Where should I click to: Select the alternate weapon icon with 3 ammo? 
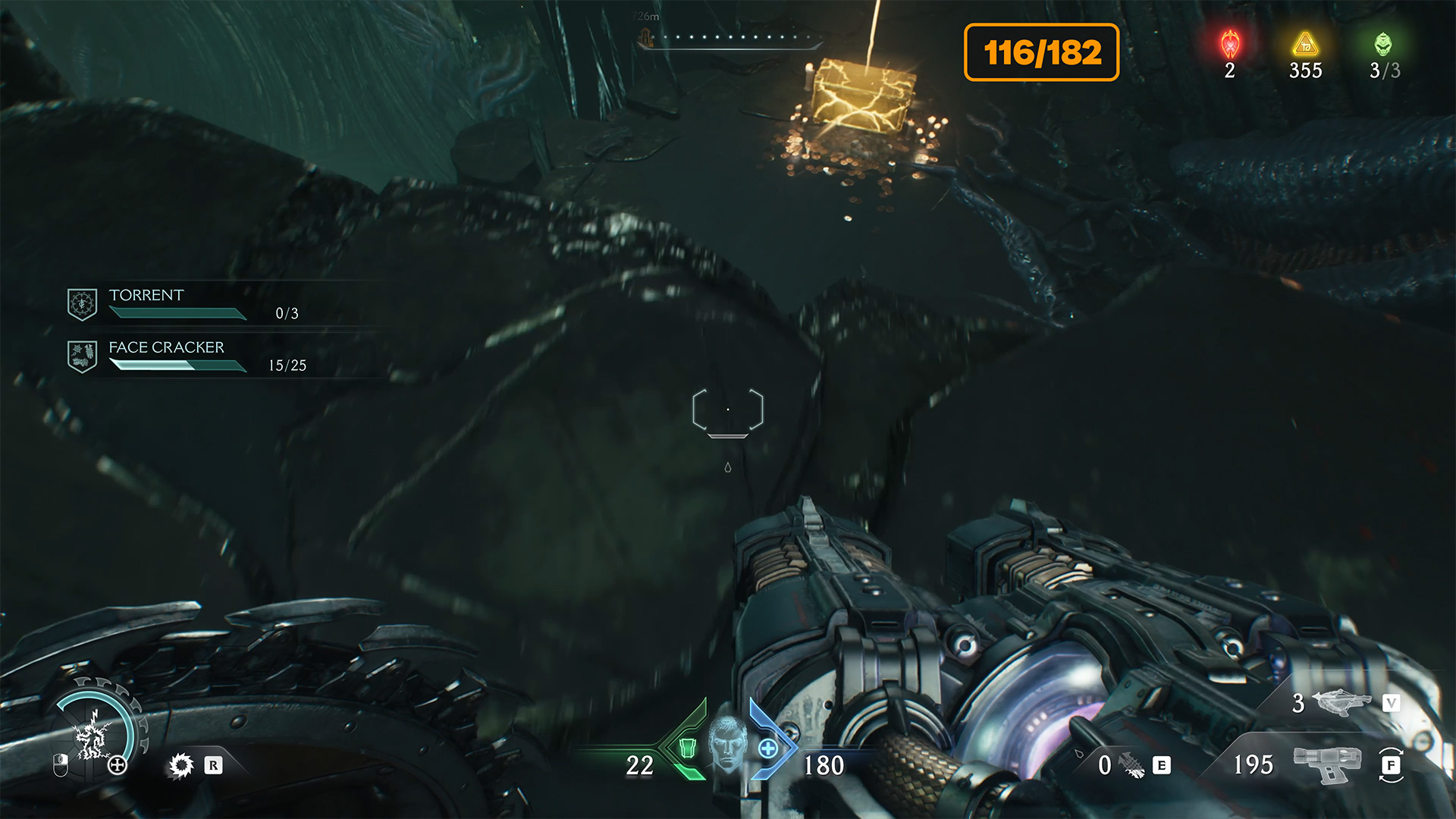pyautogui.click(x=1341, y=702)
